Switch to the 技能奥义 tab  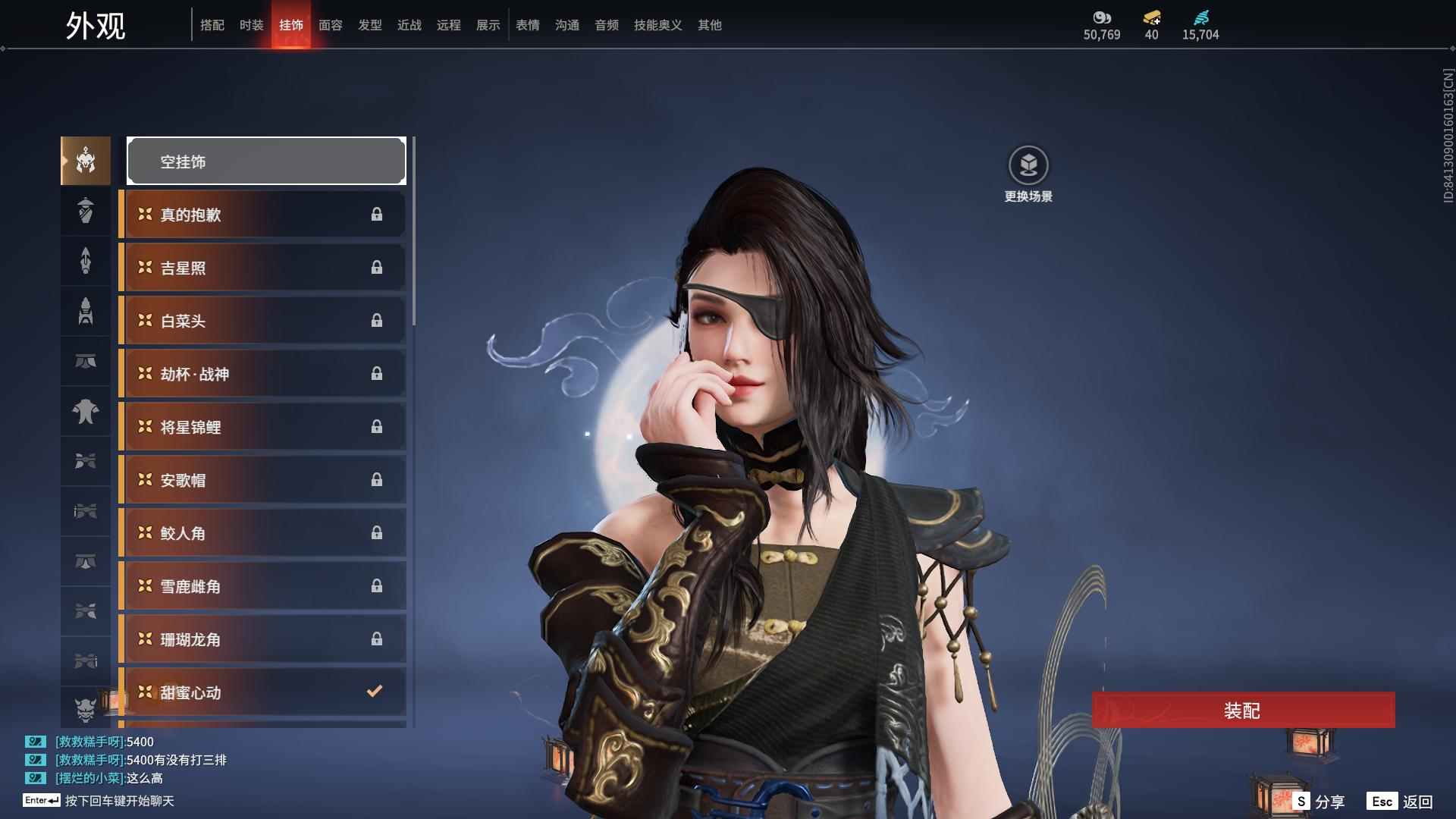pyautogui.click(x=658, y=25)
